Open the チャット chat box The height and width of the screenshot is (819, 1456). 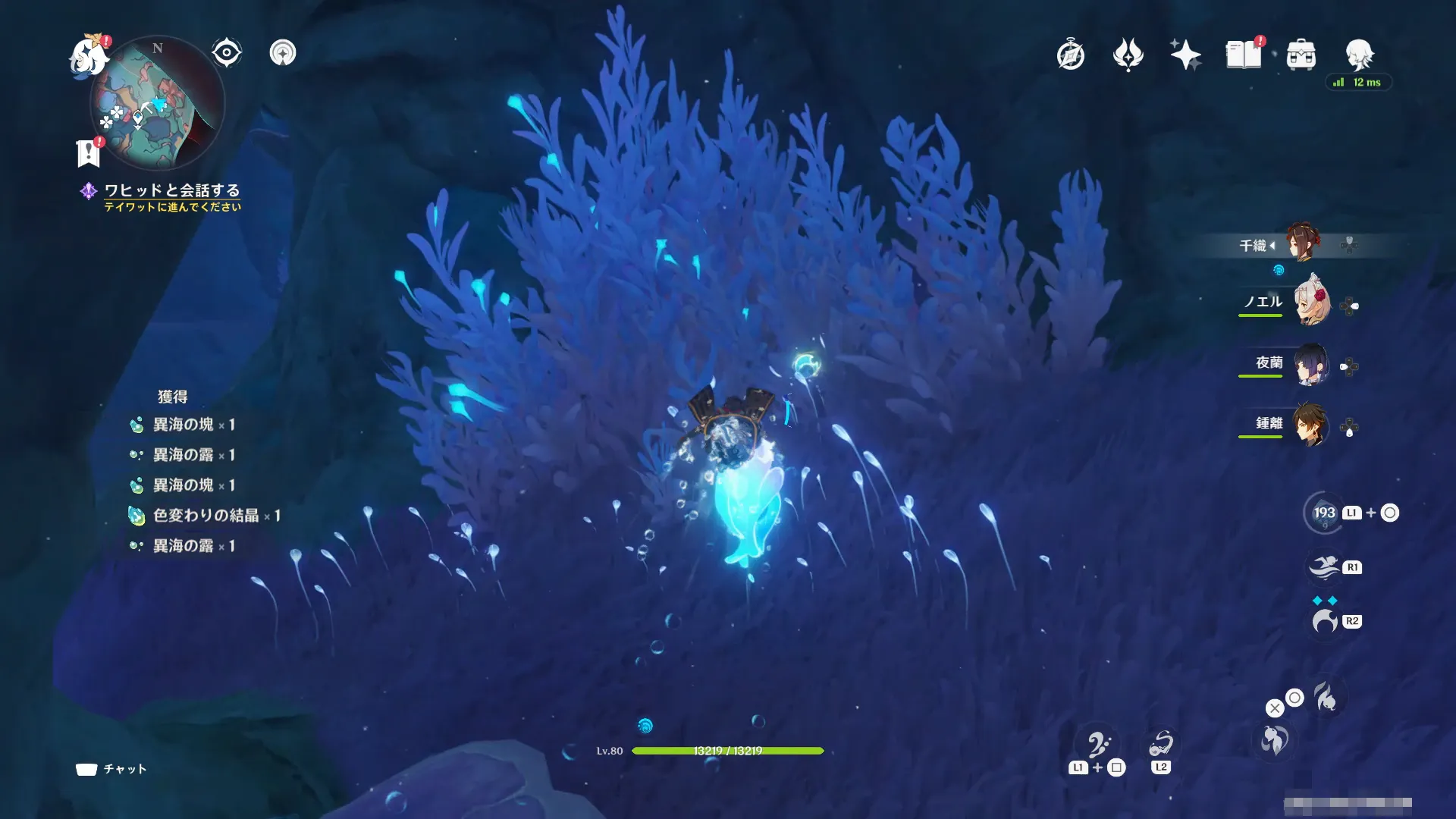(x=111, y=769)
